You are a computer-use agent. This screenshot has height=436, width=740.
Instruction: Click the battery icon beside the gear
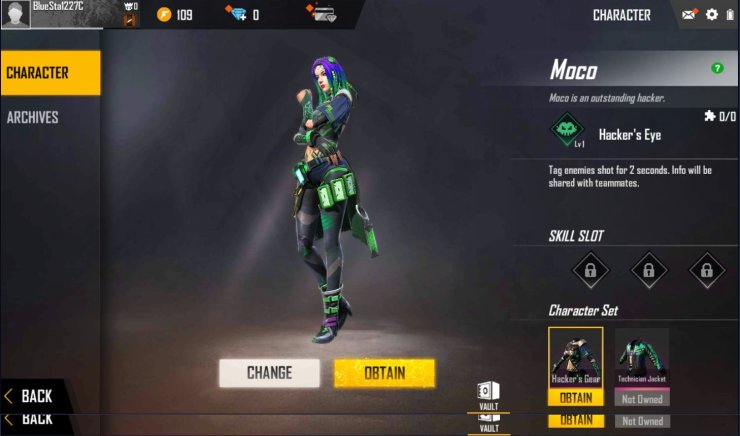pyautogui.click(x=730, y=14)
